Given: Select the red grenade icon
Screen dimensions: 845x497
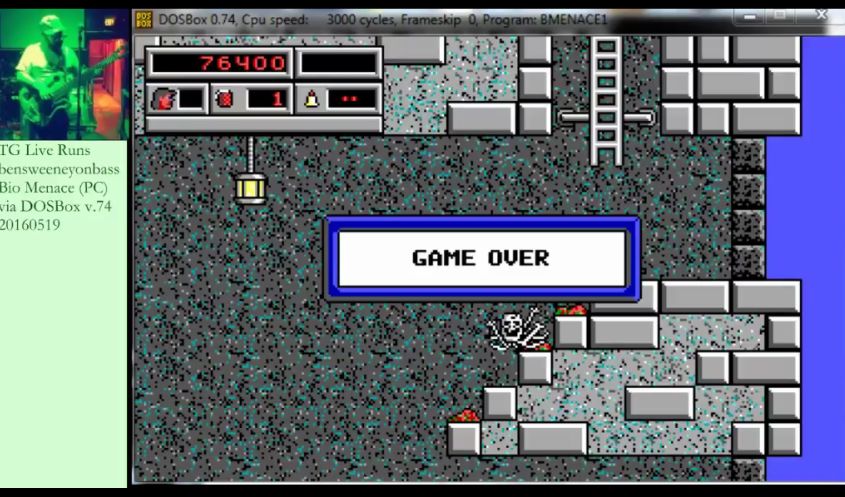Looking at the screenshot, I should click(225, 98).
